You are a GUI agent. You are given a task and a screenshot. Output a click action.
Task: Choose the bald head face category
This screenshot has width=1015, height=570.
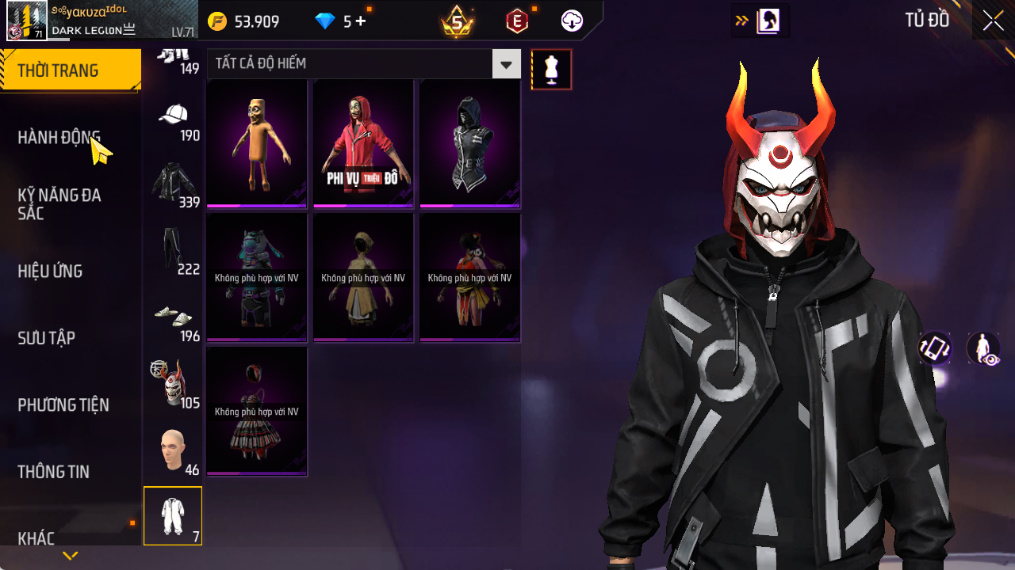[x=173, y=451]
